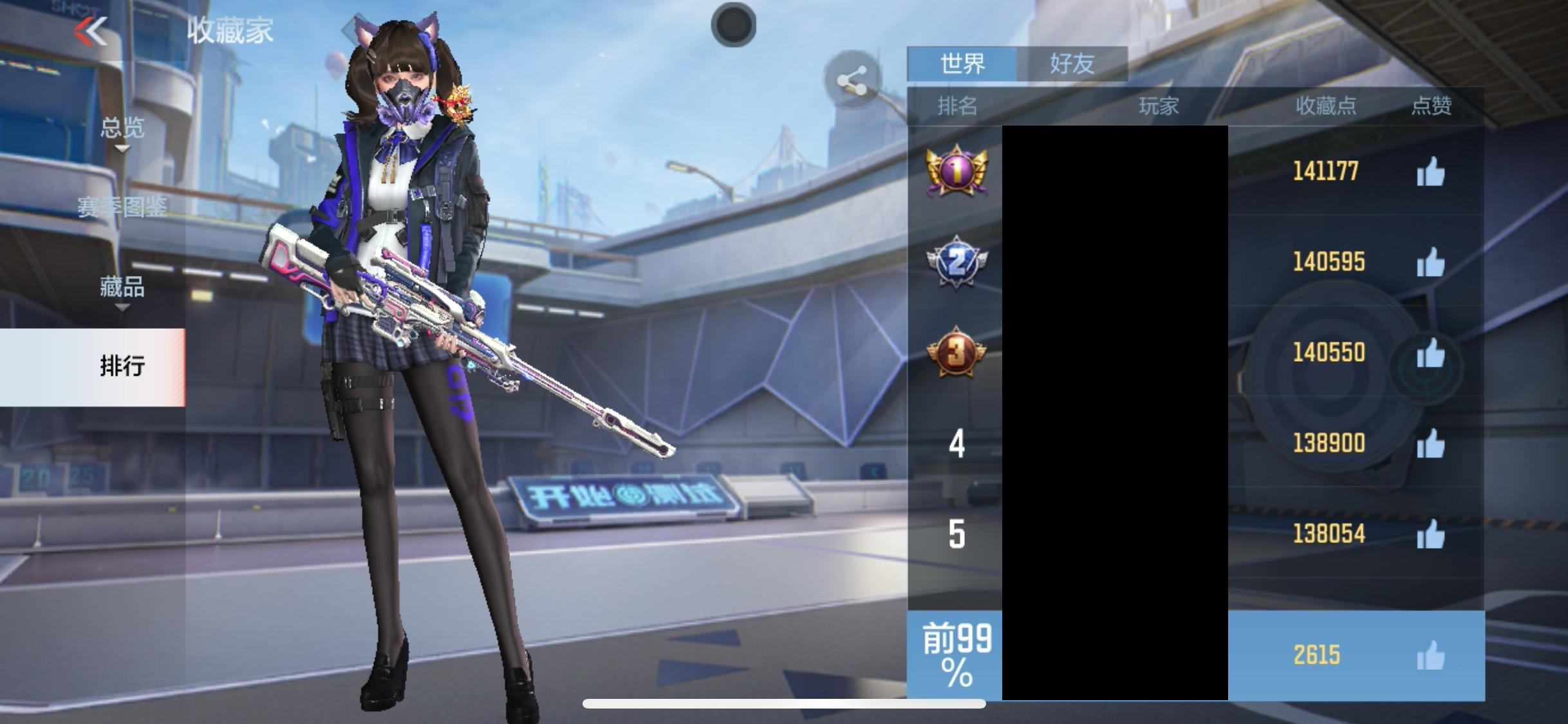Like the rank 1 player with 141177 points
The image size is (1568, 724).
pos(1430,172)
